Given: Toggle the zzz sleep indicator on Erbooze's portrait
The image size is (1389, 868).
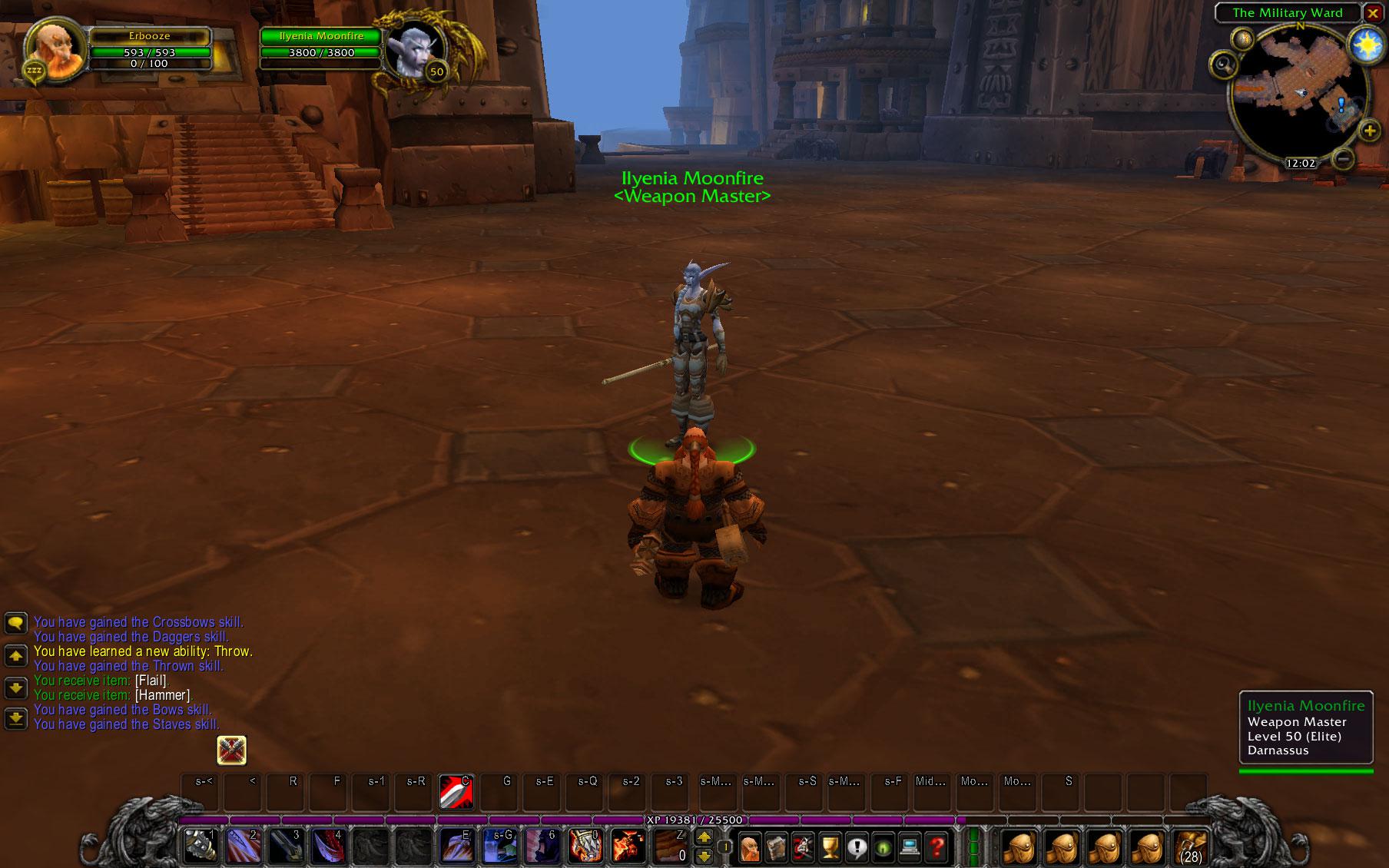Looking at the screenshot, I should 32,71.
